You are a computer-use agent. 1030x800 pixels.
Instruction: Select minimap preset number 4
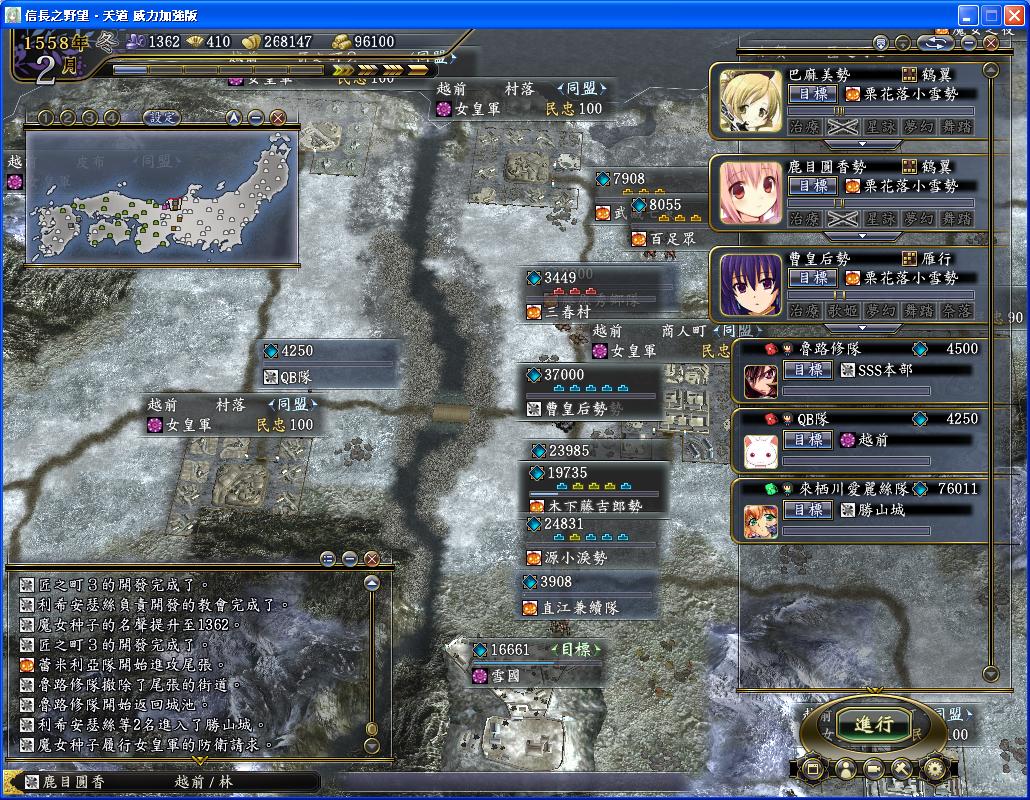click(111, 117)
